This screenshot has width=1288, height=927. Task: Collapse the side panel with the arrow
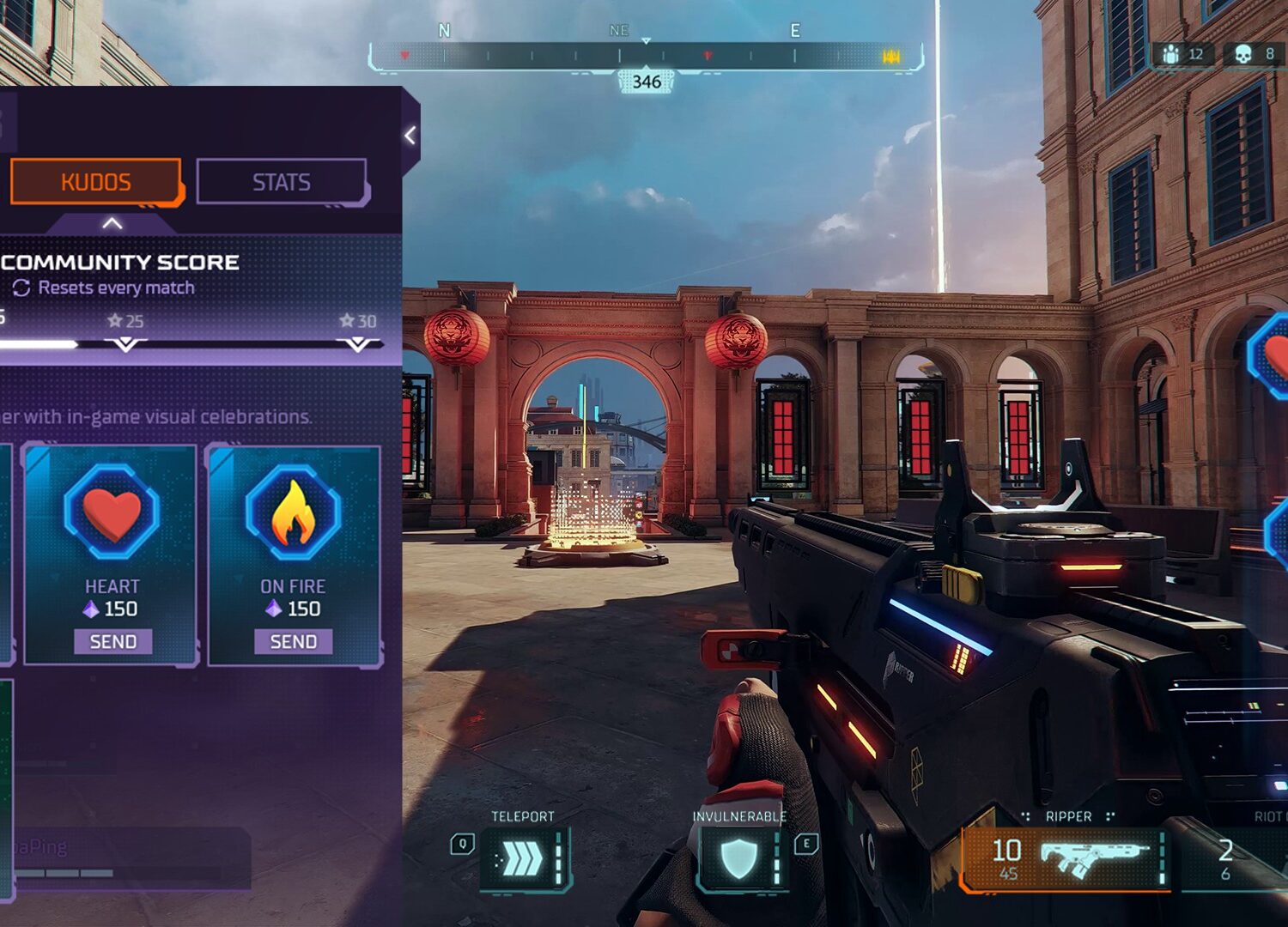410,136
